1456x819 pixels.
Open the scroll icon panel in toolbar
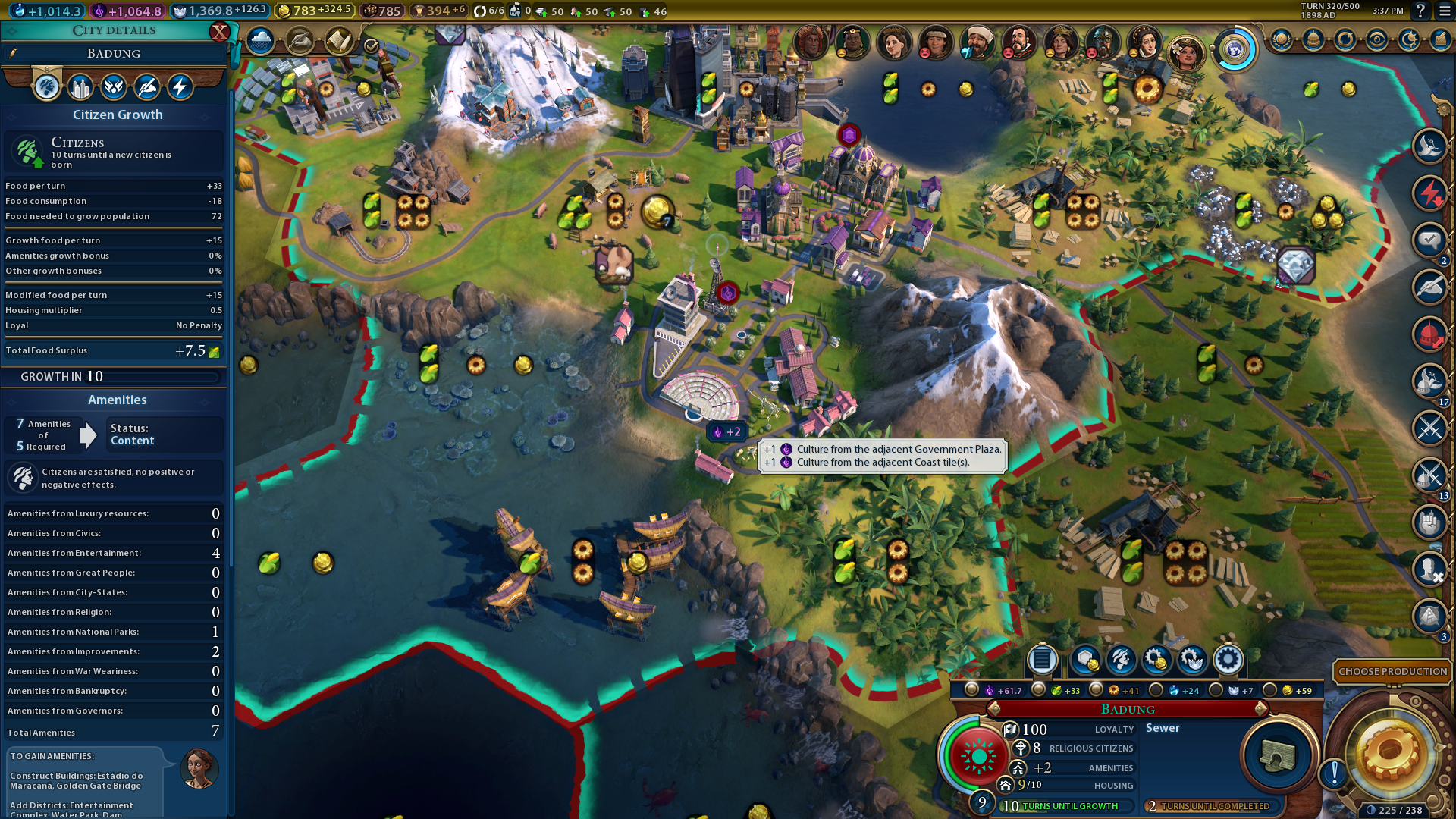(x=338, y=41)
